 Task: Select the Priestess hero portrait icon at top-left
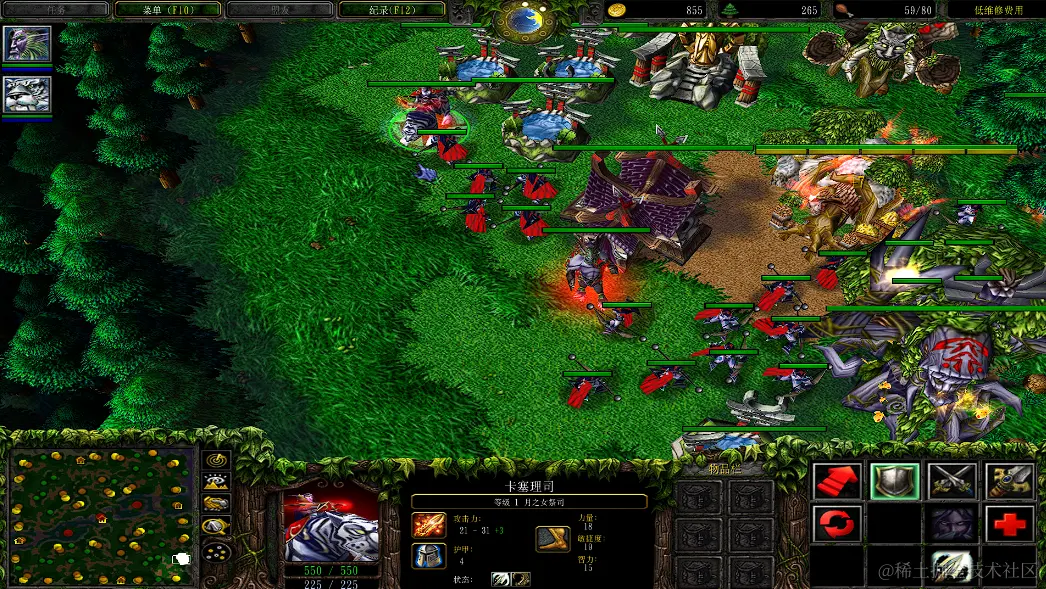[x=27, y=44]
